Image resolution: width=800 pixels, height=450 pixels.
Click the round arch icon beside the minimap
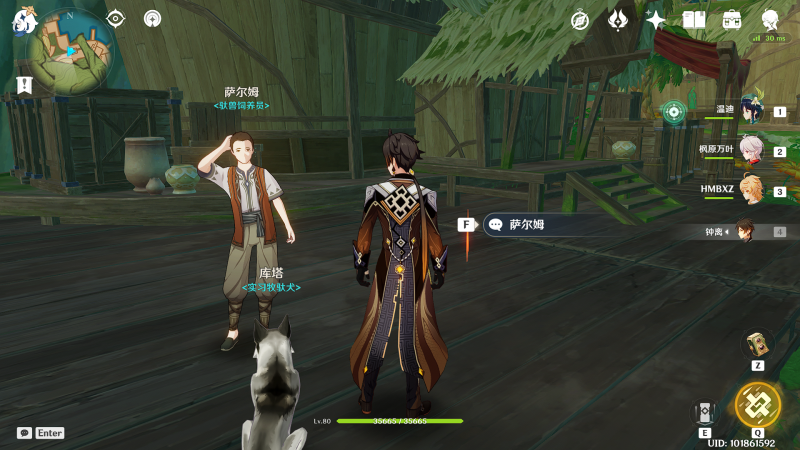pos(152,18)
